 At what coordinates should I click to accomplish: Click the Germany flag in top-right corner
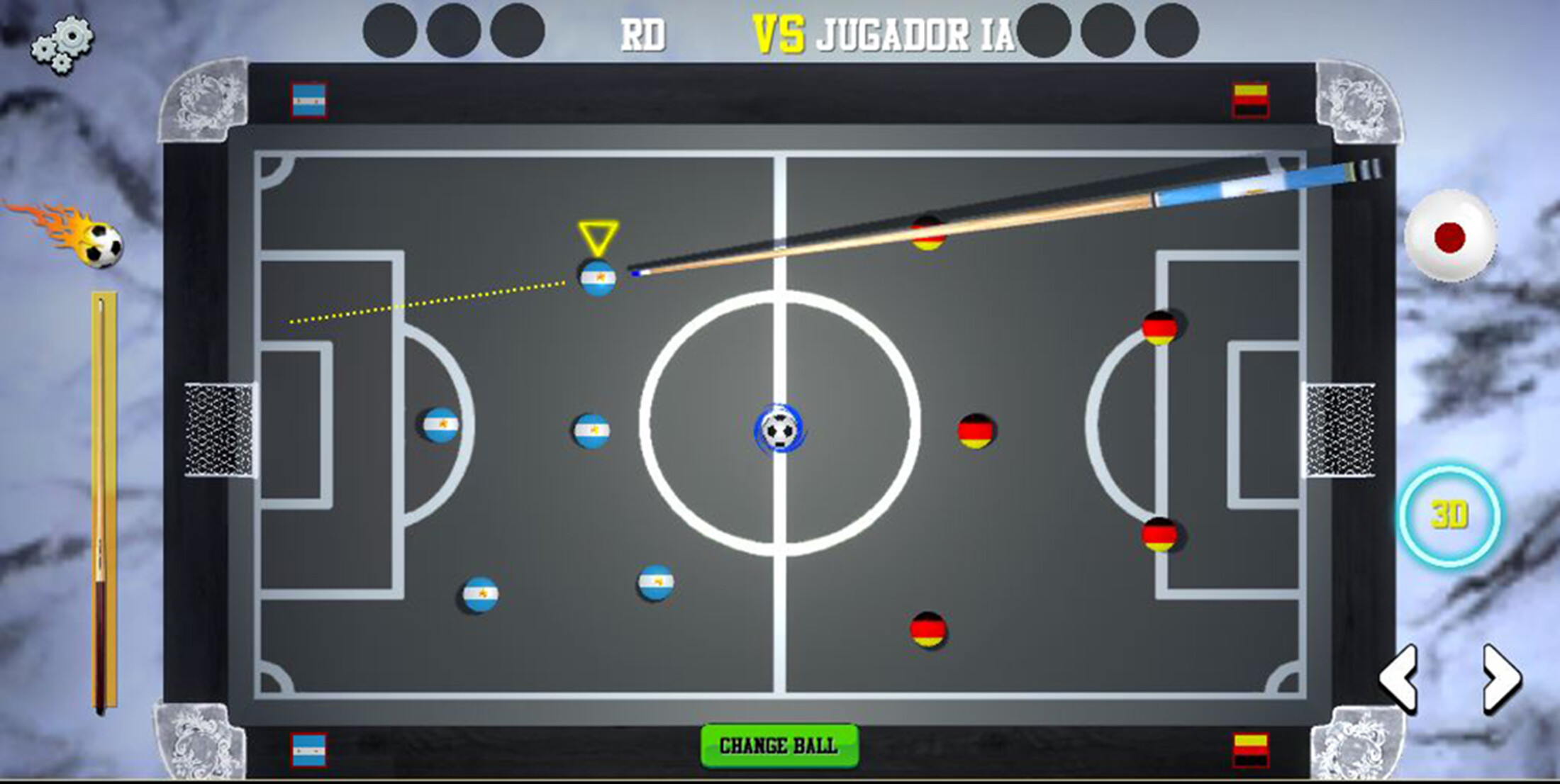pos(1251,99)
